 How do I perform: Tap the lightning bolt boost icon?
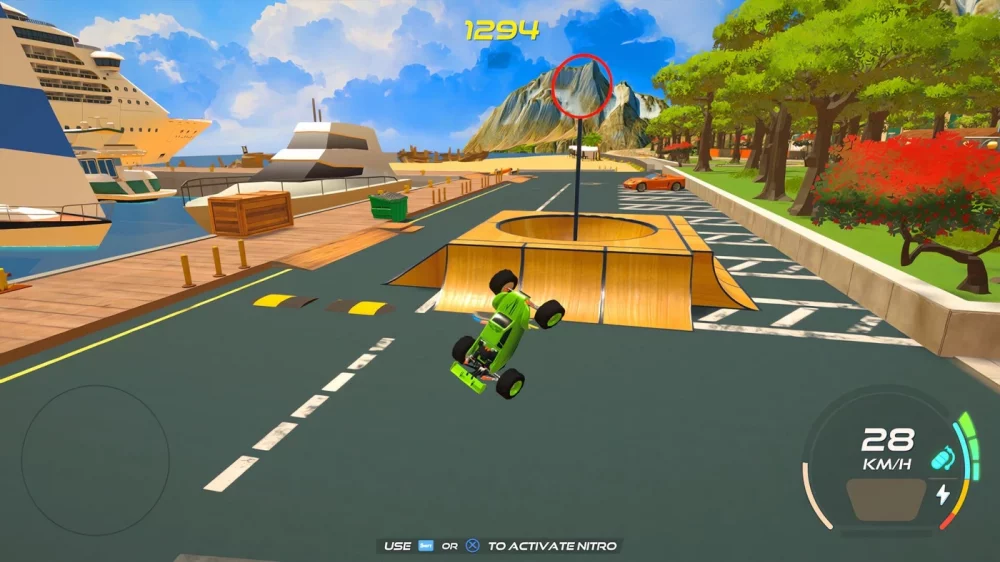point(942,494)
